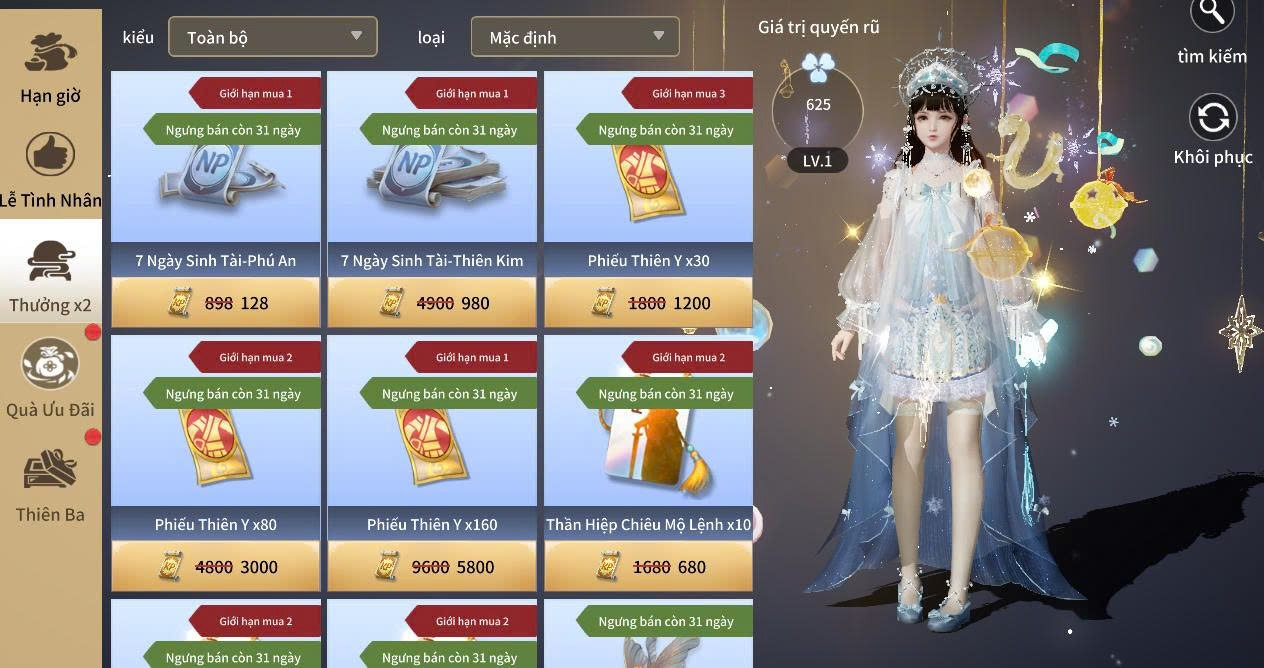The height and width of the screenshot is (668, 1264).
Task: Buy Thần Hiệp Chiêu Mộ Lệnh for 680
Action: (648, 567)
